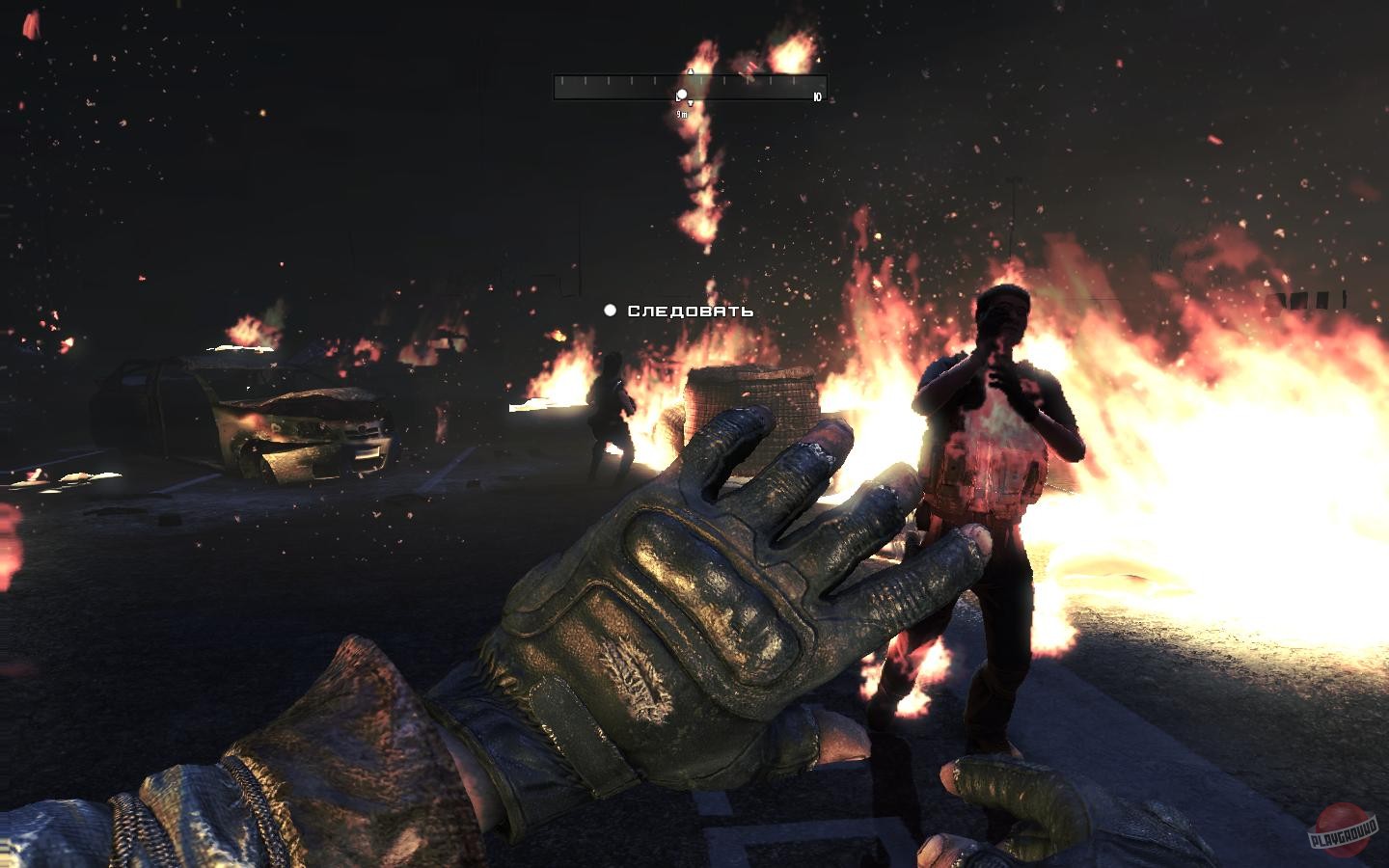Select the player position dot on the compass
1389x868 pixels.
pyautogui.click(x=682, y=94)
